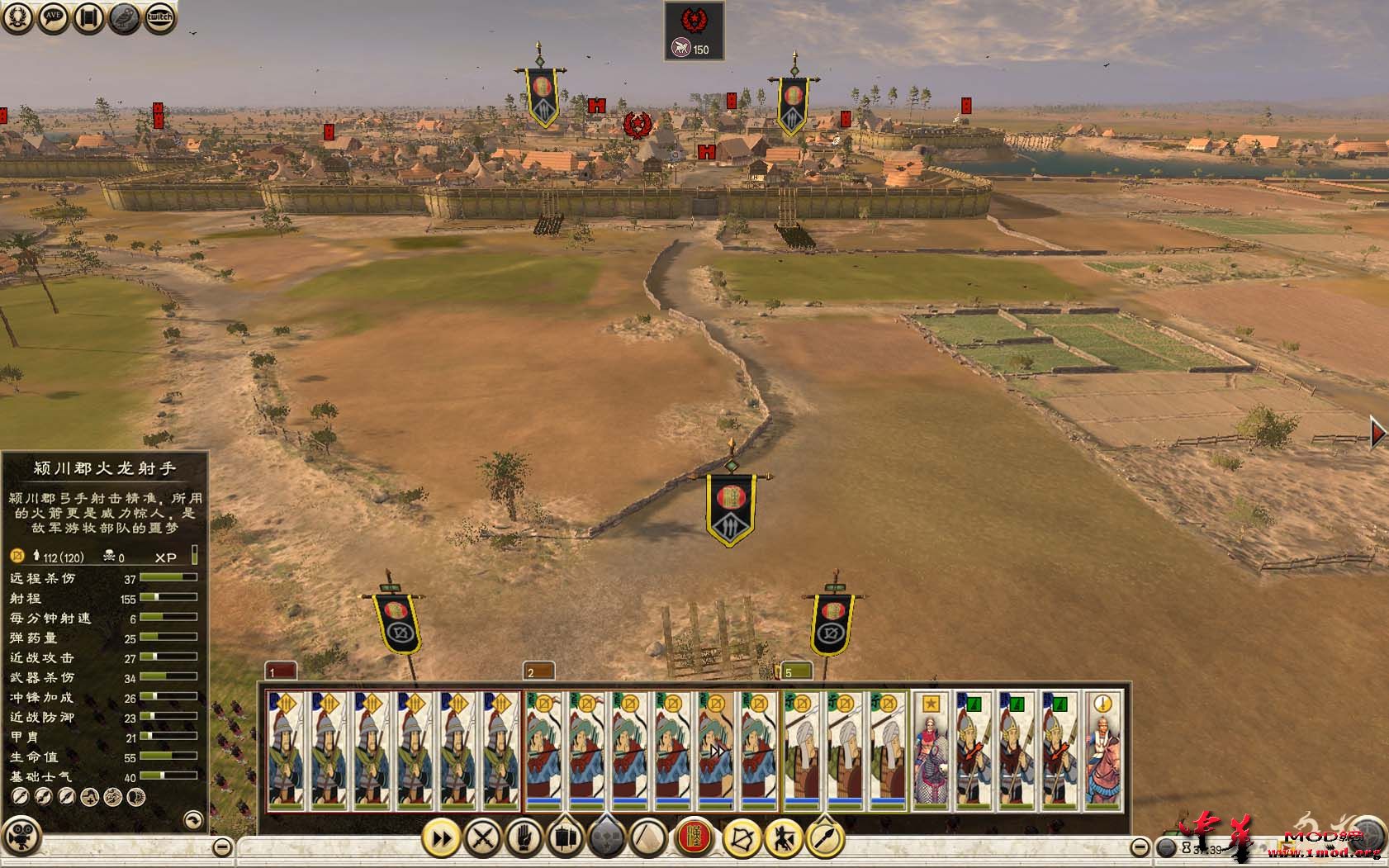
Task: Flip the unit info panel with curved arrow
Action: (192, 820)
